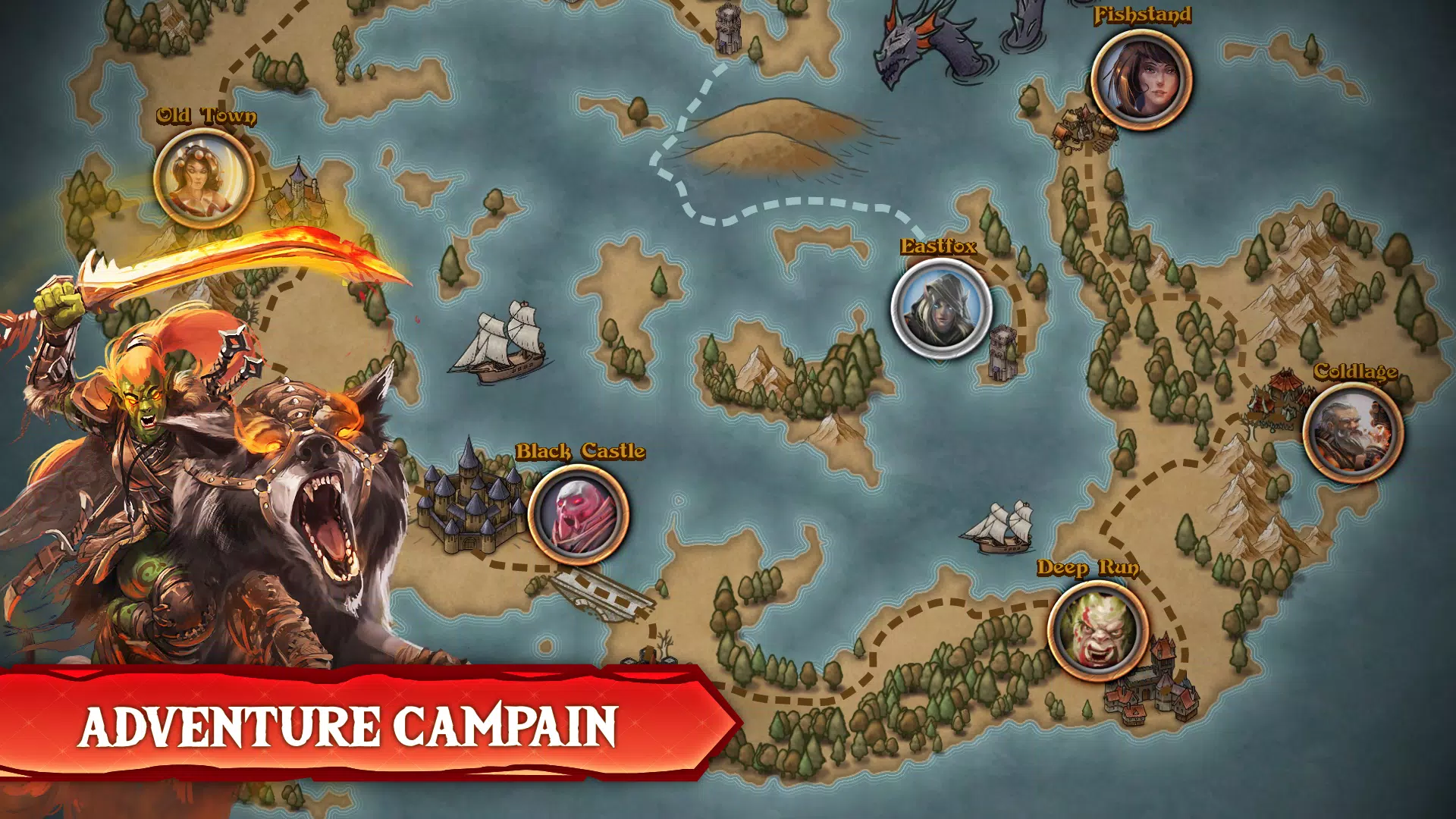Image resolution: width=1456 pixels, height=819 pixels.
Task: Open the Deep Run orc portrait node
Action: pos(1097,631)
